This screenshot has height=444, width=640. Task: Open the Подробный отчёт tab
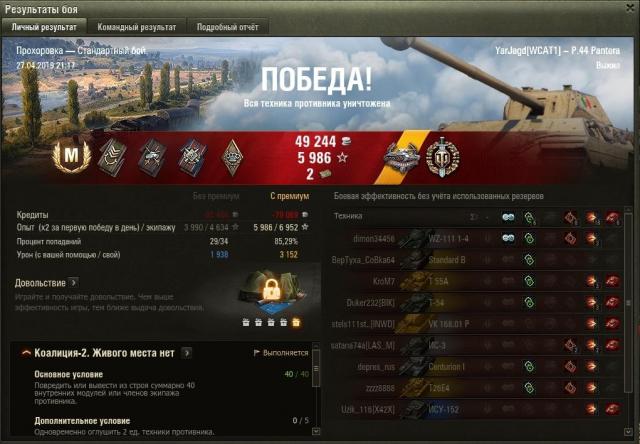(227, 28)
